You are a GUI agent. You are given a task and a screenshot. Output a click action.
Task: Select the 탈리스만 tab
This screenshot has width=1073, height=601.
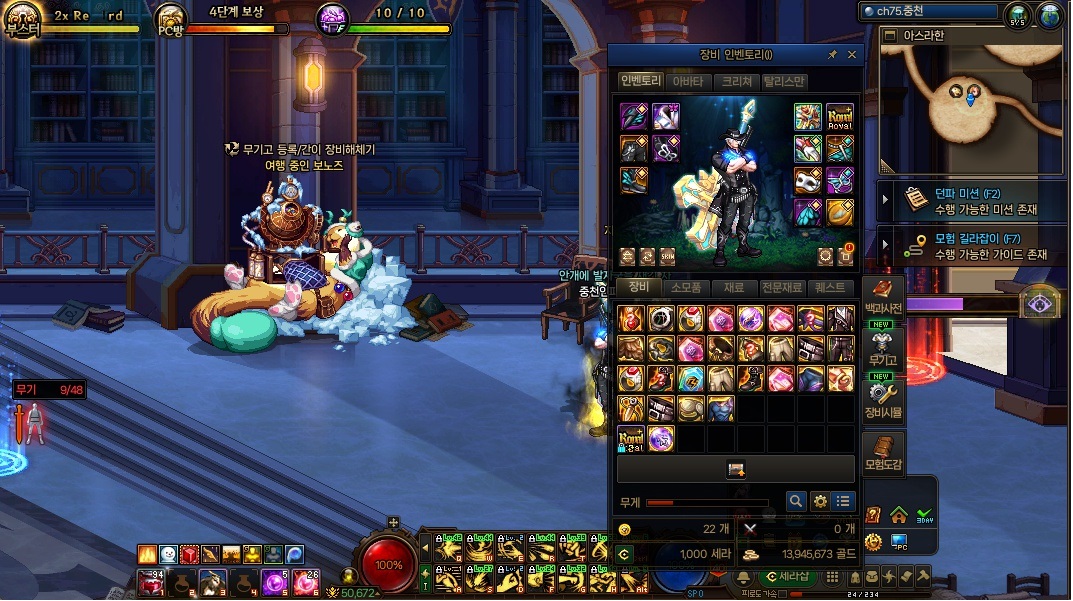(784, 81)
